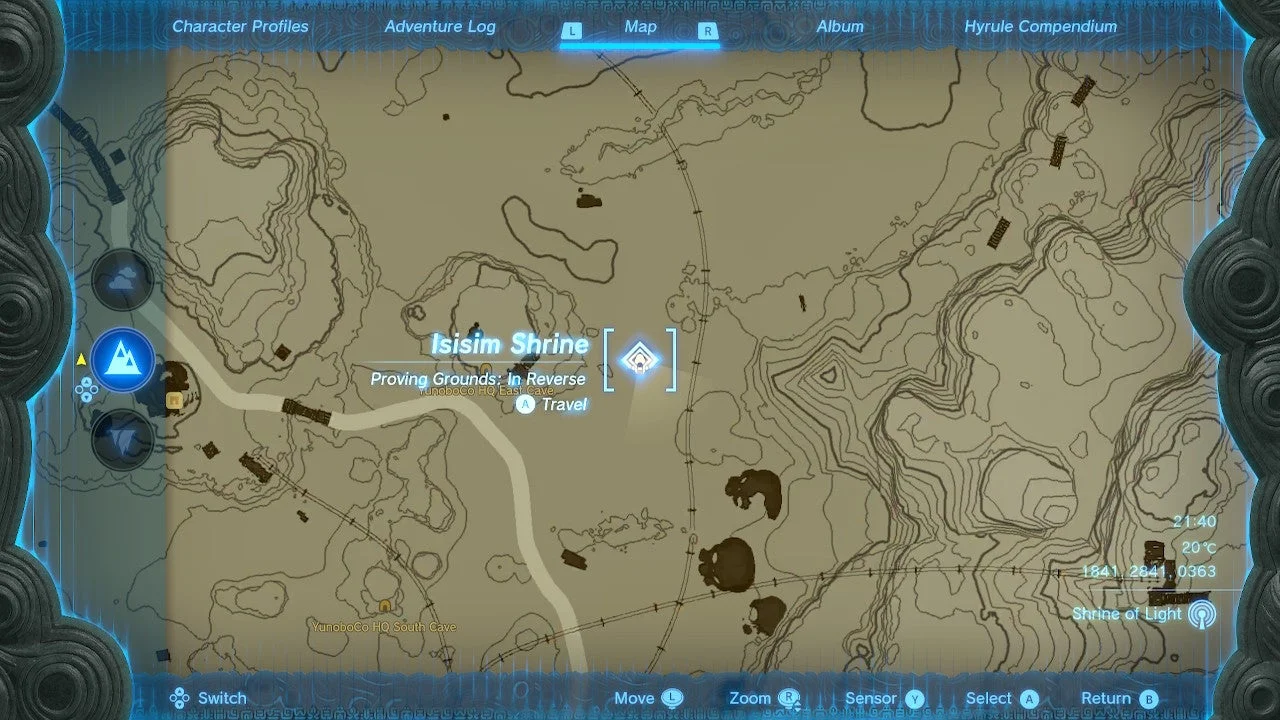Select the Surface layer mountain icon
This screenshot has width=1280, height=720.
click(x=123, y=360)
